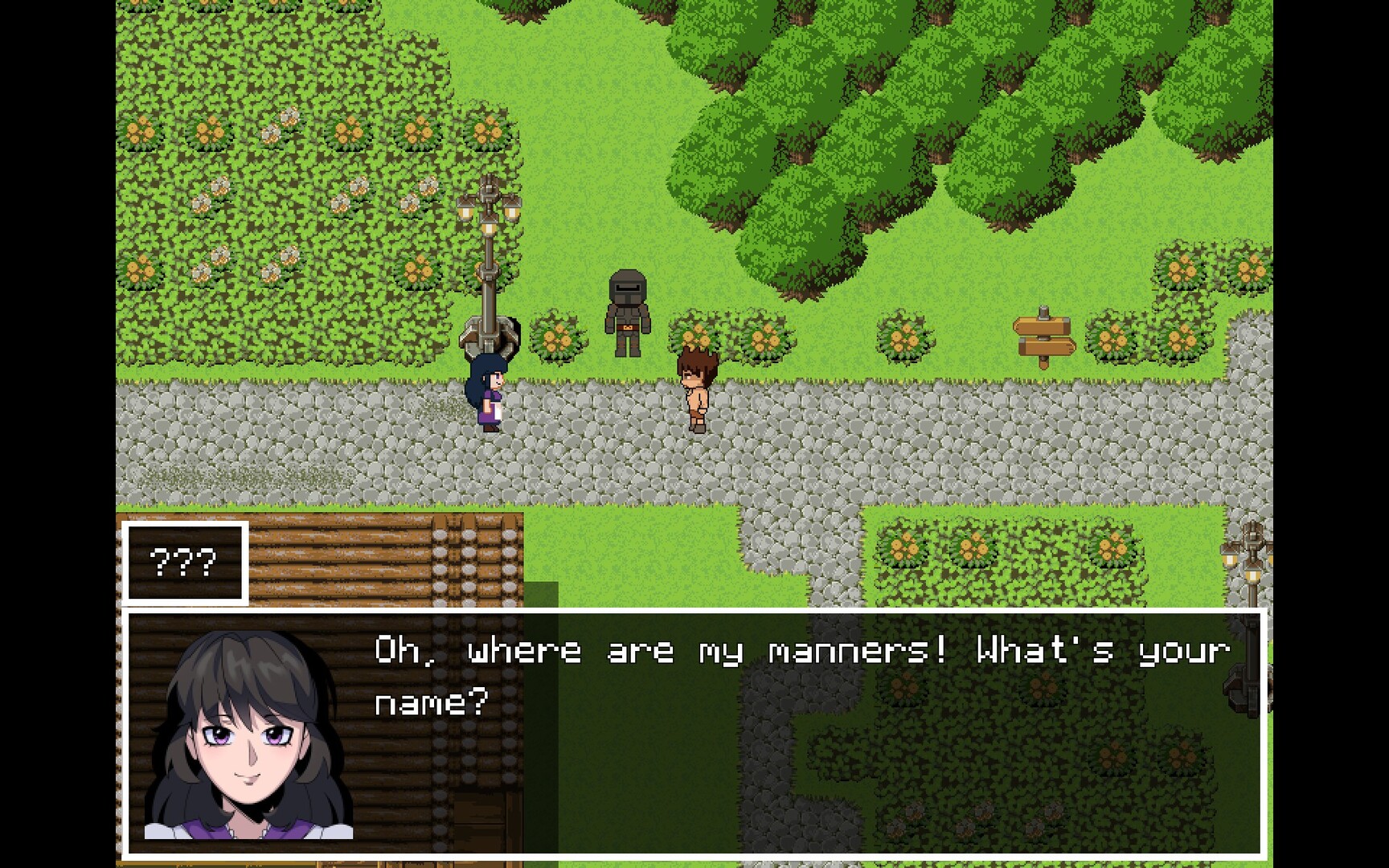Click the word 'name?' in the dialogue
The image size is (1389, 868).
pos(430,702)
